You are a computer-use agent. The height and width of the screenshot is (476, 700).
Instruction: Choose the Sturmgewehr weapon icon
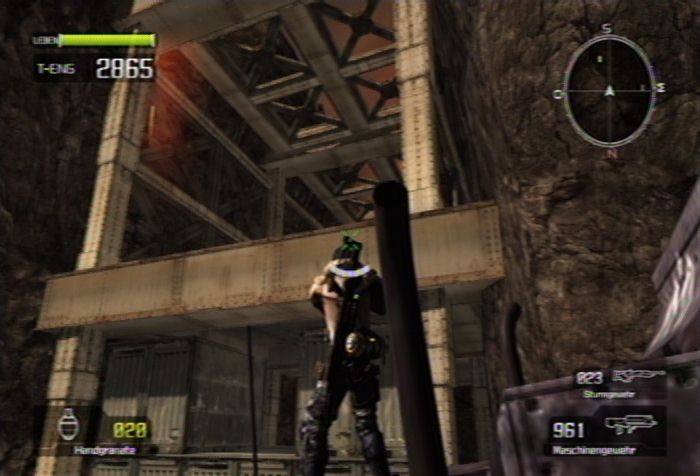638,376
